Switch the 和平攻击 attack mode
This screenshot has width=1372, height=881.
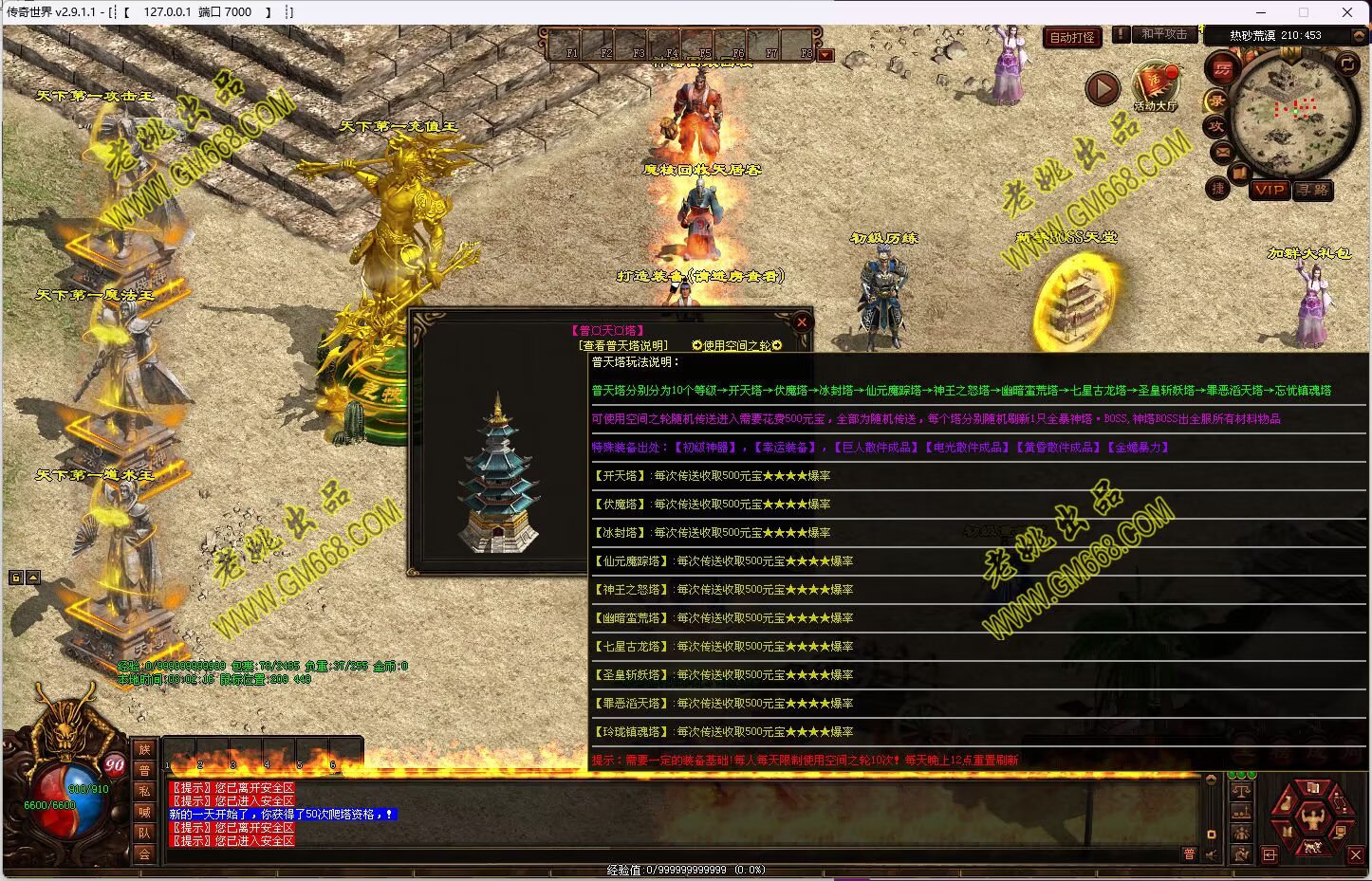pyautogui.click(x=1164, y=34)
